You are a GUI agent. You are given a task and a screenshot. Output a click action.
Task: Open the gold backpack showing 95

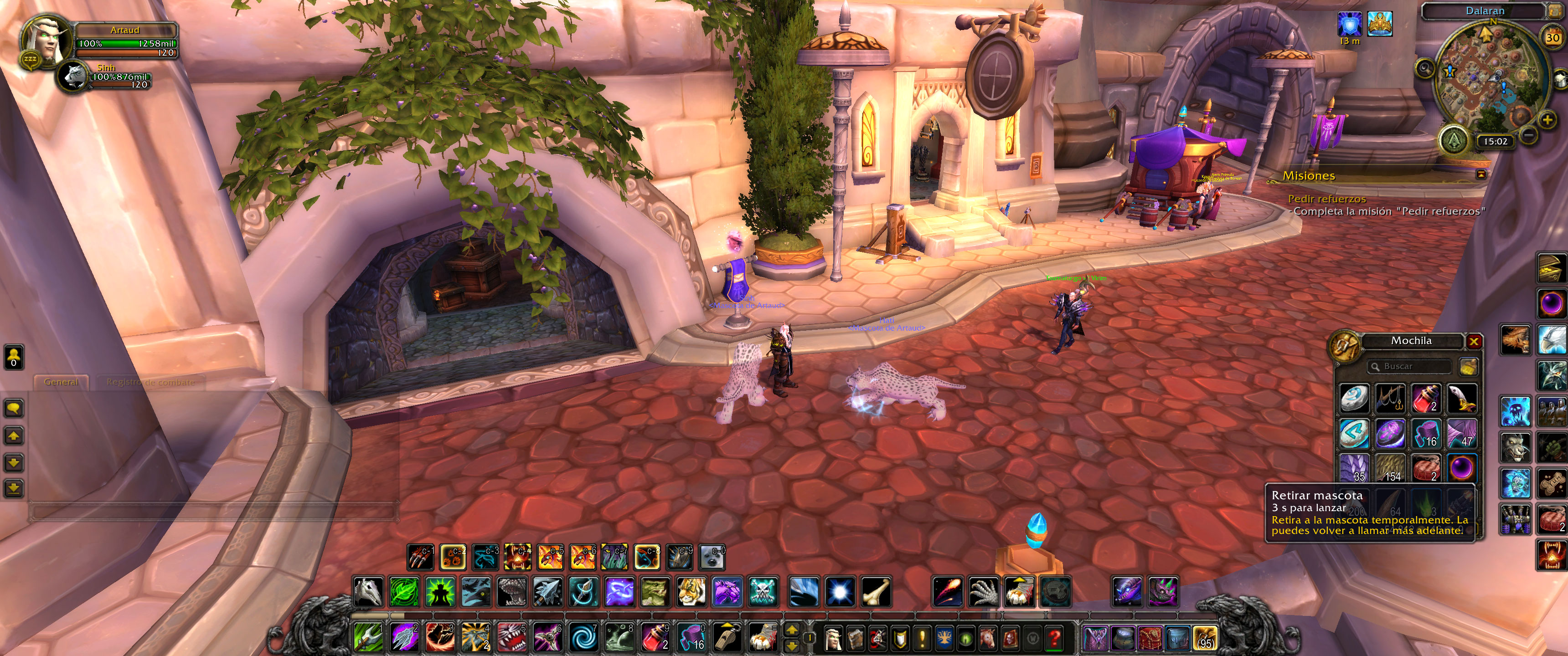1205,638
